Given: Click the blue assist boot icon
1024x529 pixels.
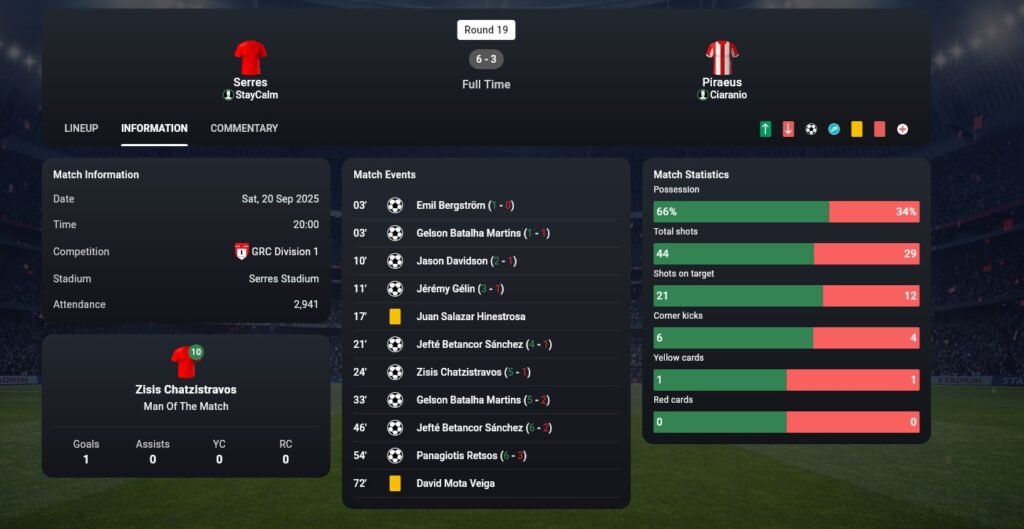Looking at the screenshot, I should (834, 129).
